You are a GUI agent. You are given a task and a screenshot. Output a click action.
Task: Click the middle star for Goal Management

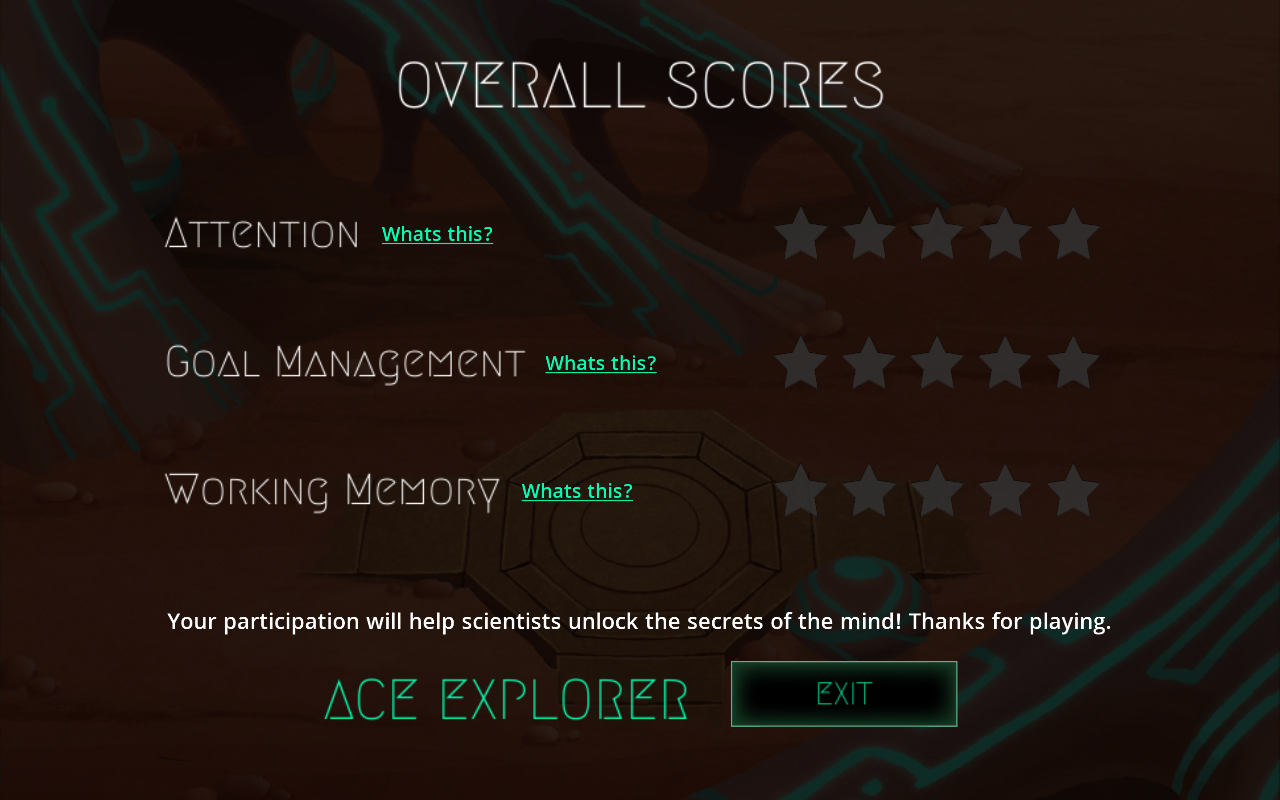coord(937,362)
